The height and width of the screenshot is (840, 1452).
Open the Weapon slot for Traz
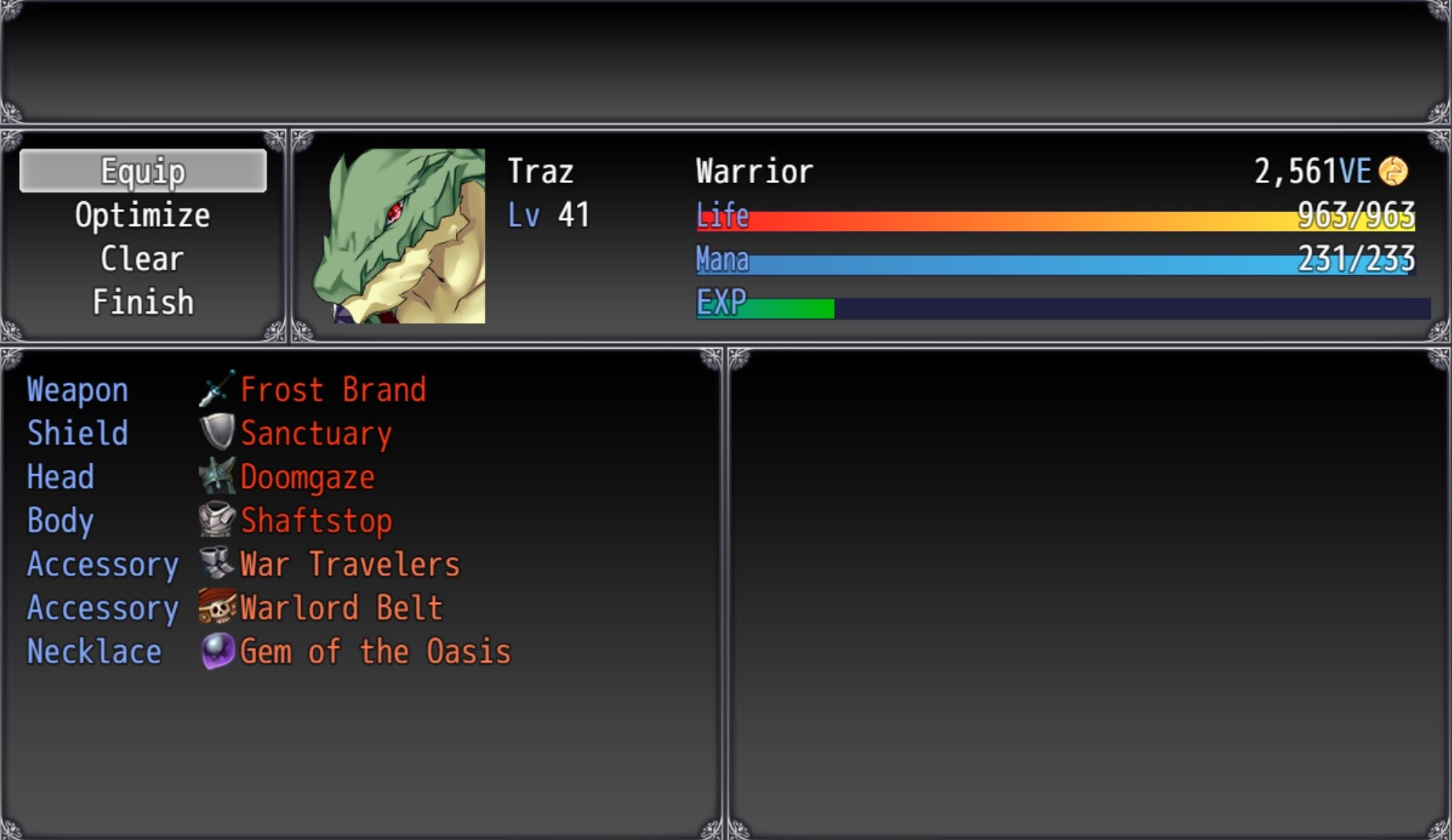click(x=77, y=388)
